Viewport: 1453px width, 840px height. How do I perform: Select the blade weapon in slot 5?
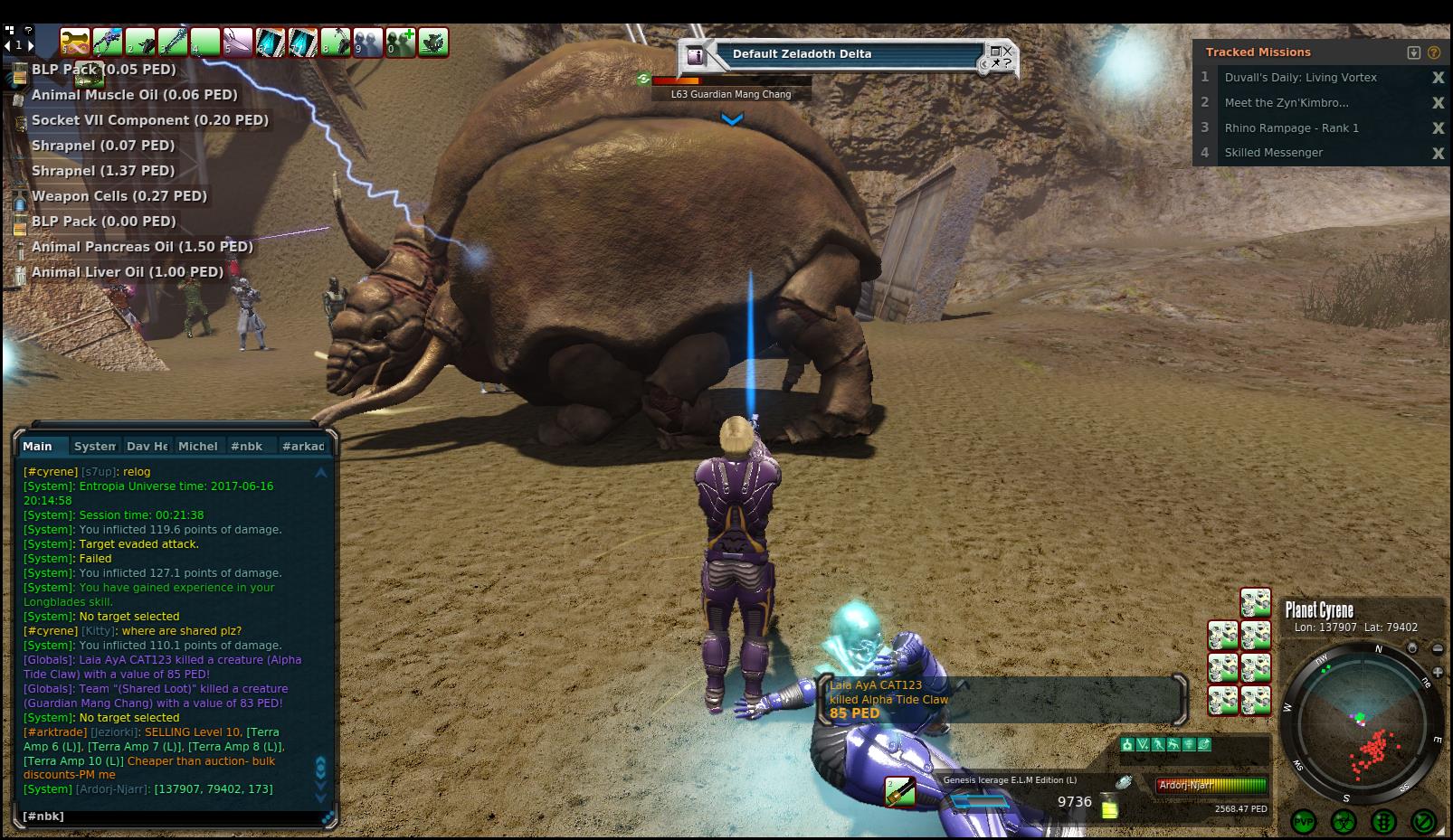point(238,42)
